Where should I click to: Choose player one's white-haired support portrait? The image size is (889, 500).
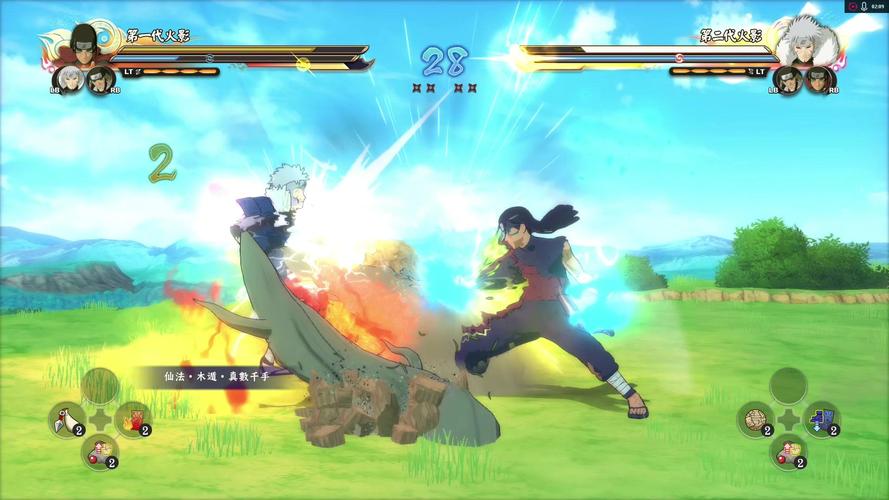coord(68,79)
